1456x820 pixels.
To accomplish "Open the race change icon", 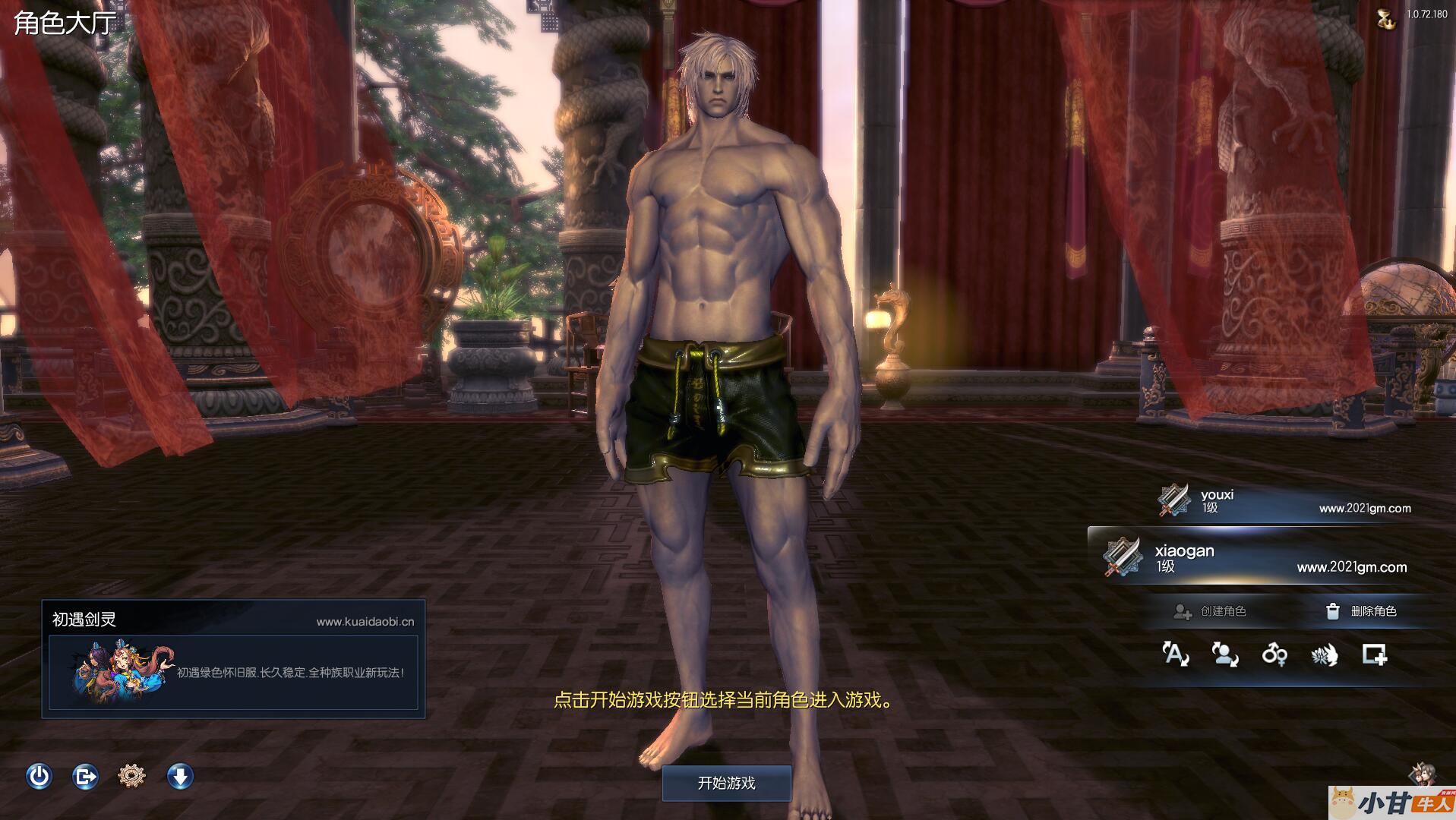I will point(1324,654).
